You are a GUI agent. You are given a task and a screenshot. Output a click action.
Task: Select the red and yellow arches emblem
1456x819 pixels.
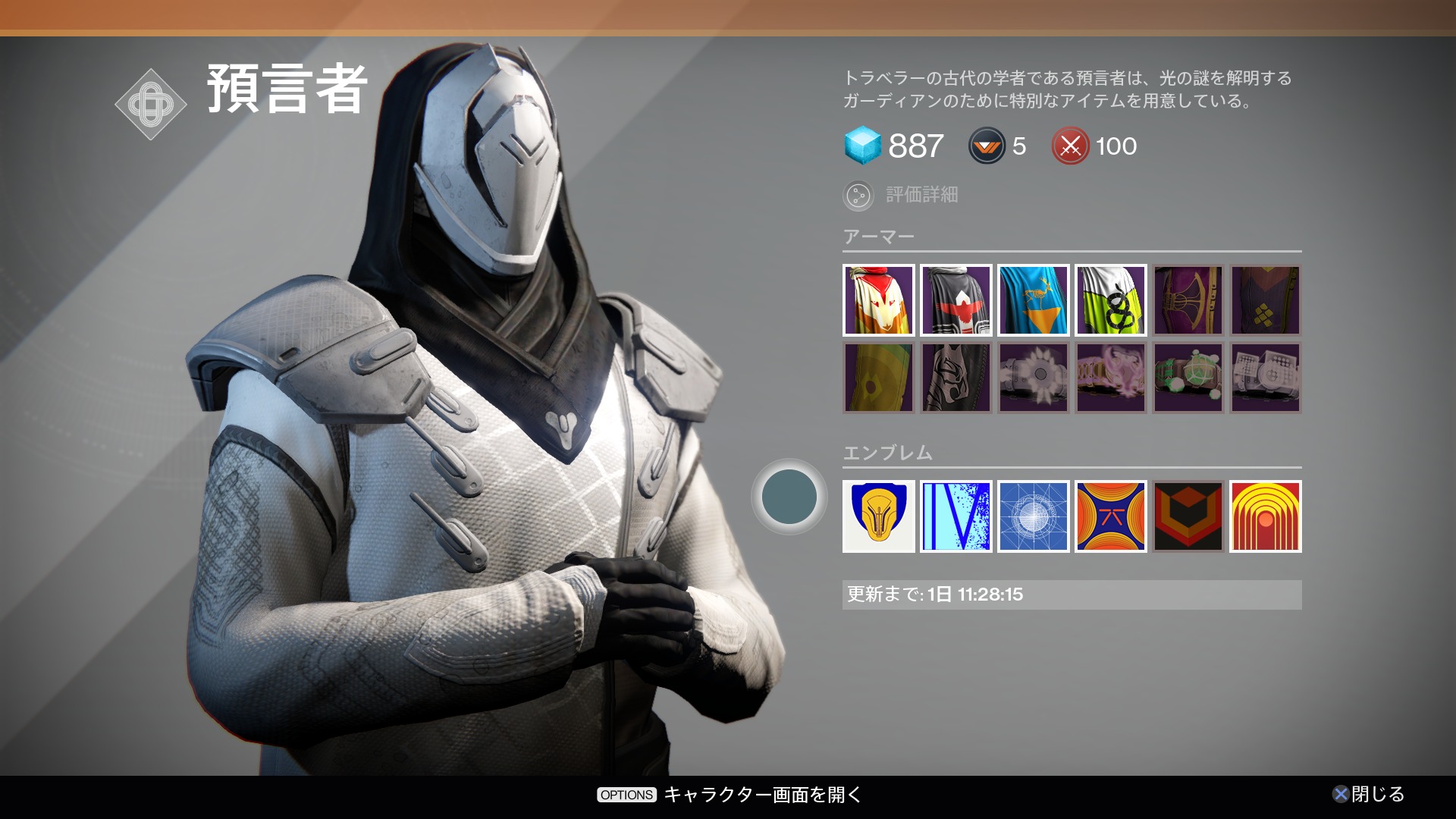[1265, 516]
